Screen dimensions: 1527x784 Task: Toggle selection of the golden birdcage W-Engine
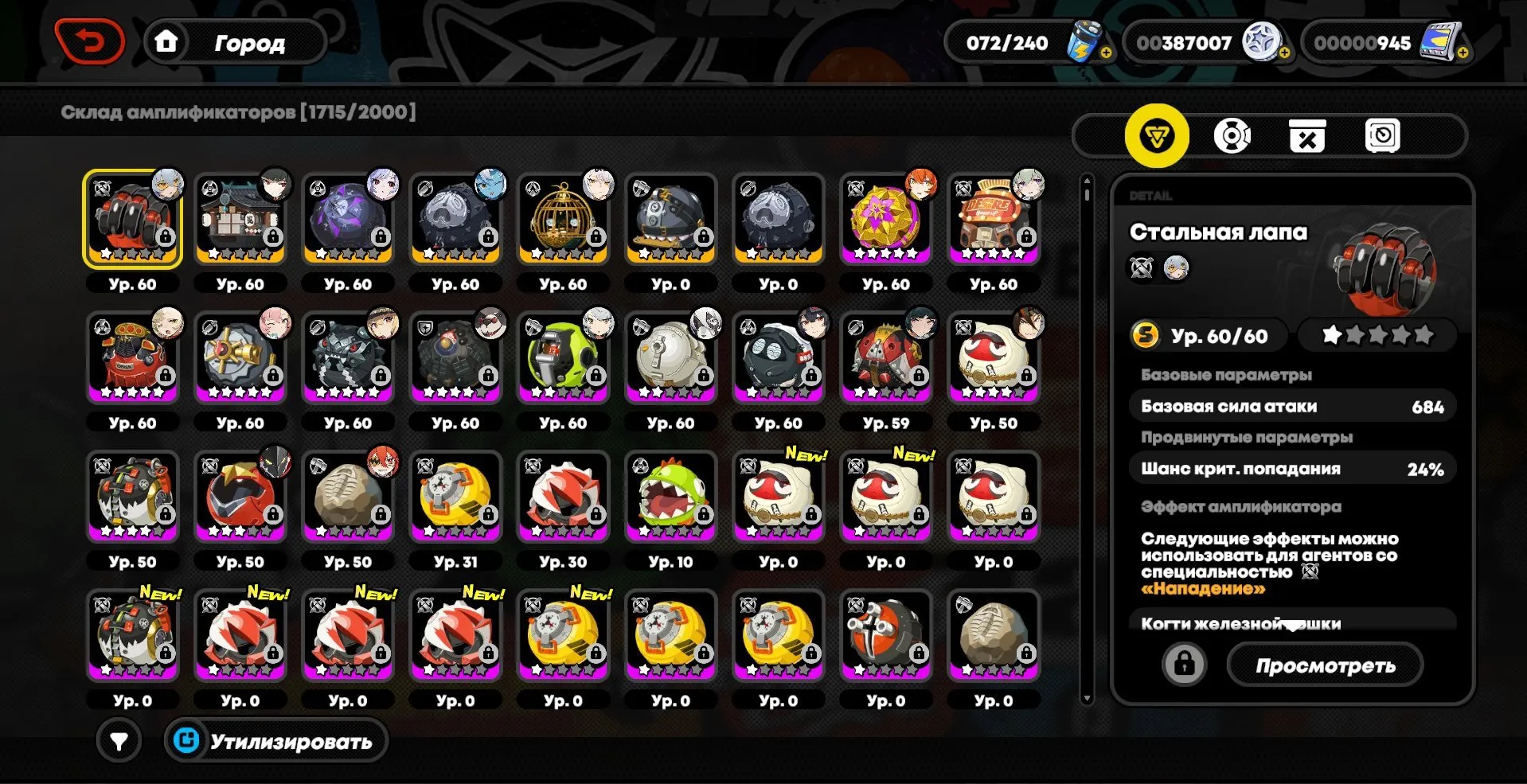pos(563,217)
